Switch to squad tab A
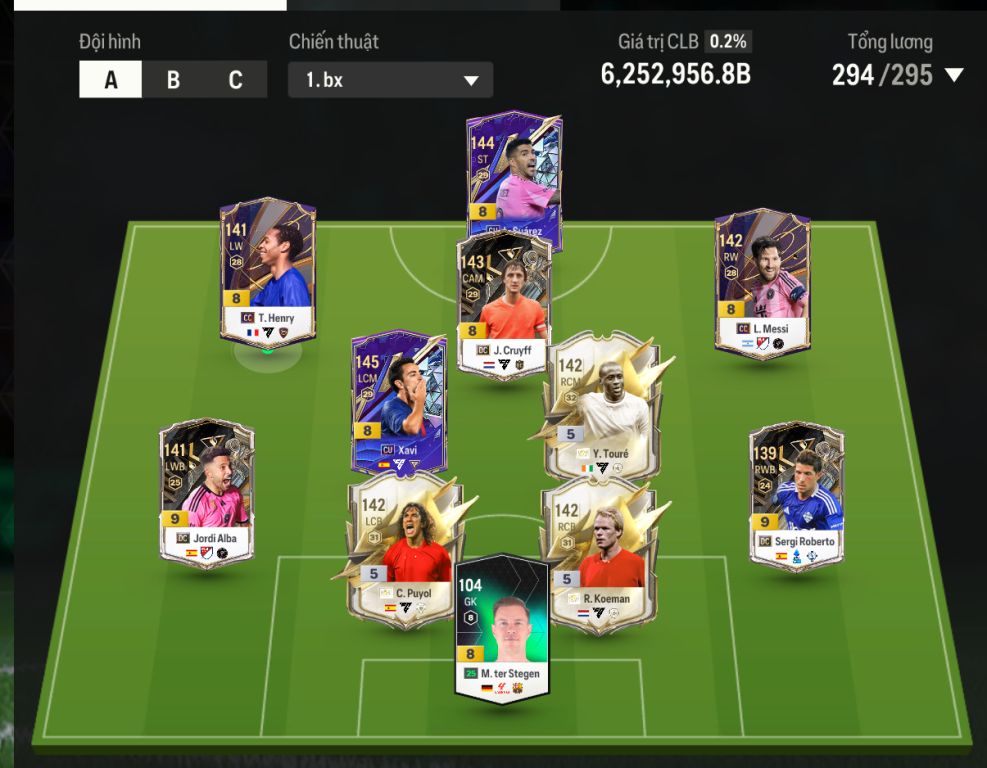The image size is (987, 768). coord(111,80)
